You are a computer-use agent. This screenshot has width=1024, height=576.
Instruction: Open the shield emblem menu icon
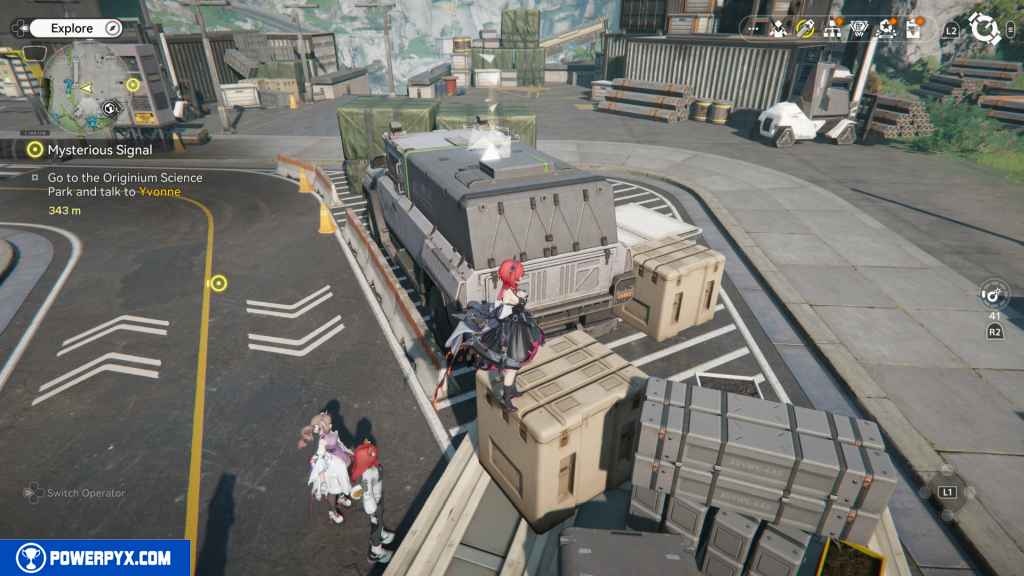(859, 29)
